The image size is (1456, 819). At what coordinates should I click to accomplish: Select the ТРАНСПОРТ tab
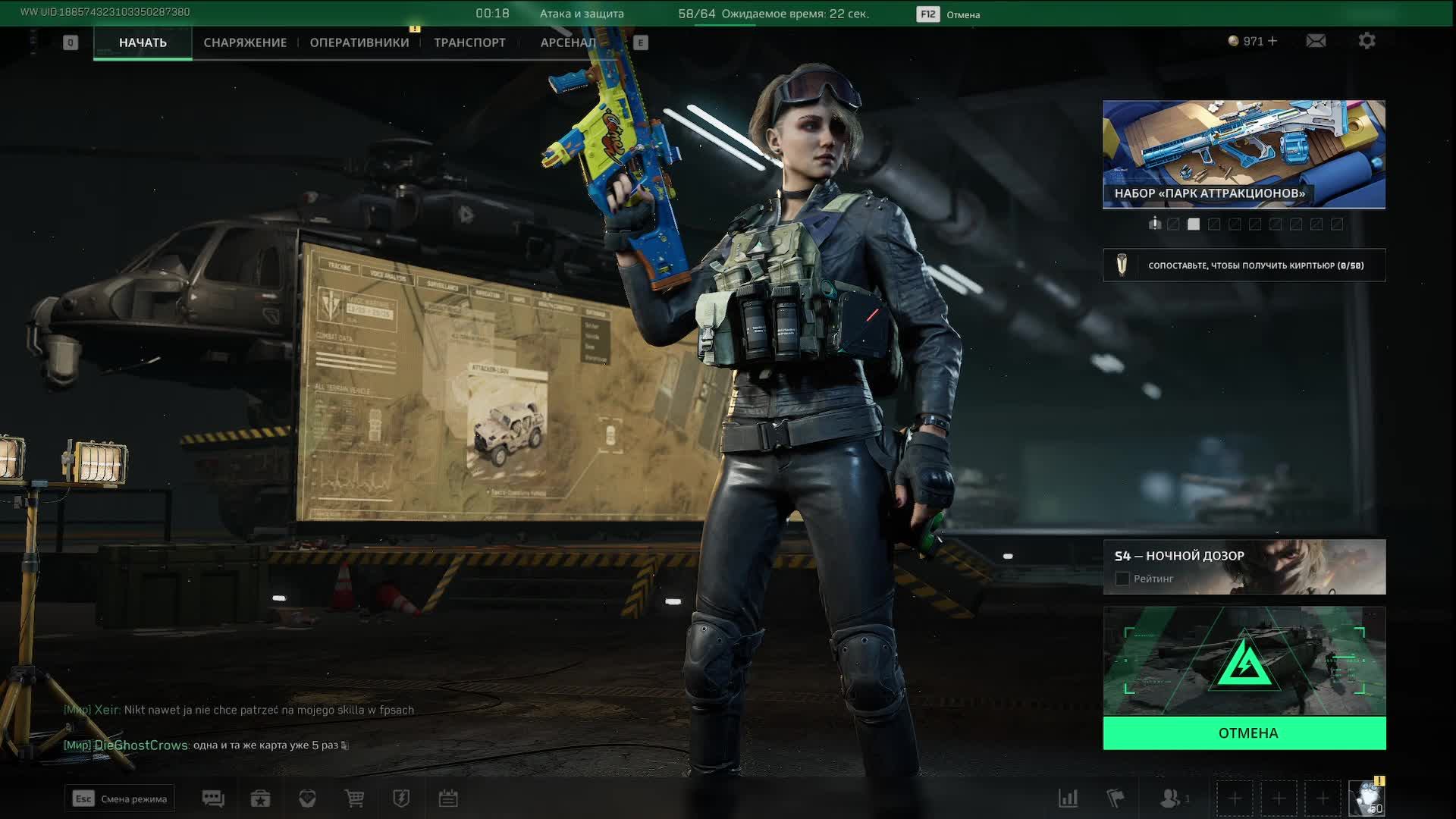coord(469,42)
